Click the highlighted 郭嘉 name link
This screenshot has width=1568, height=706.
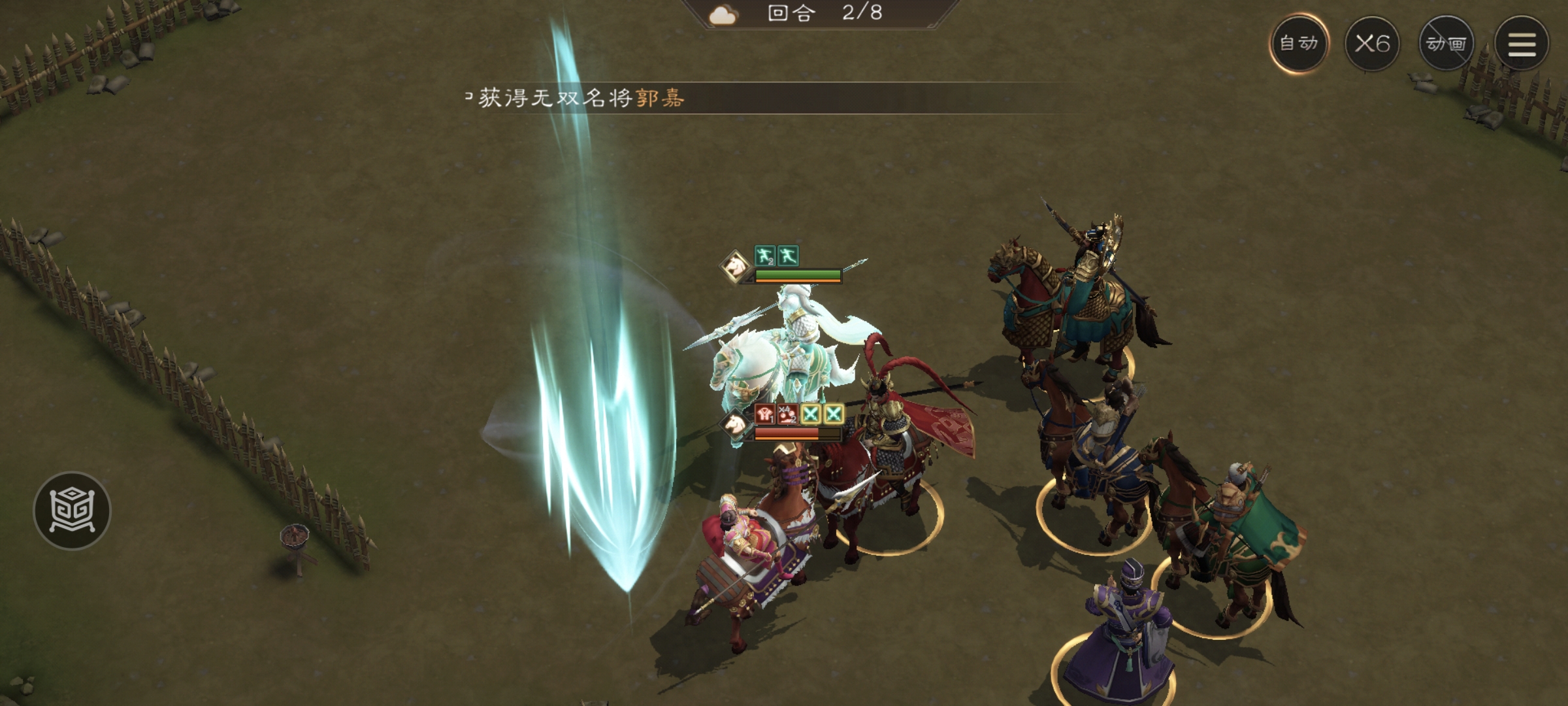click(x=660, y=99)
